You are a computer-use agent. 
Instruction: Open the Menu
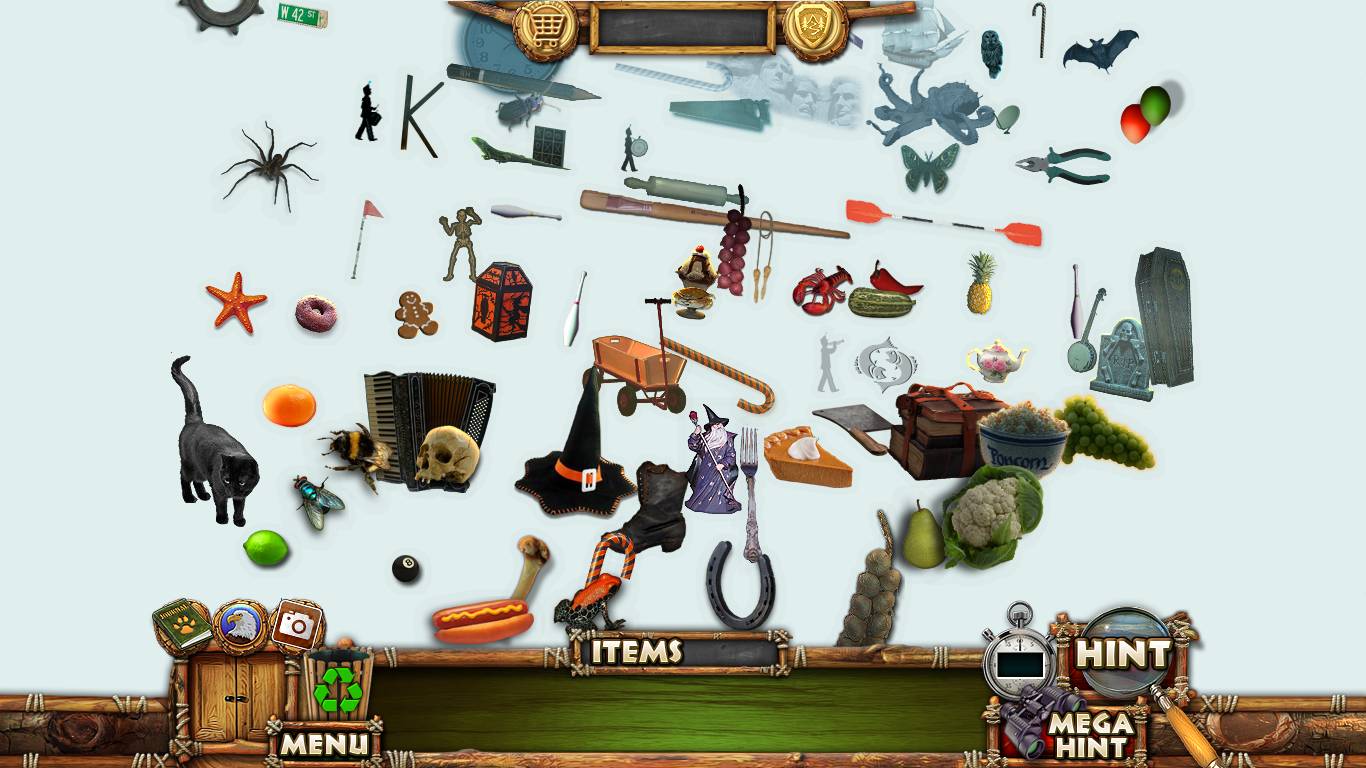pyautogui.click(x=323, y=744)
